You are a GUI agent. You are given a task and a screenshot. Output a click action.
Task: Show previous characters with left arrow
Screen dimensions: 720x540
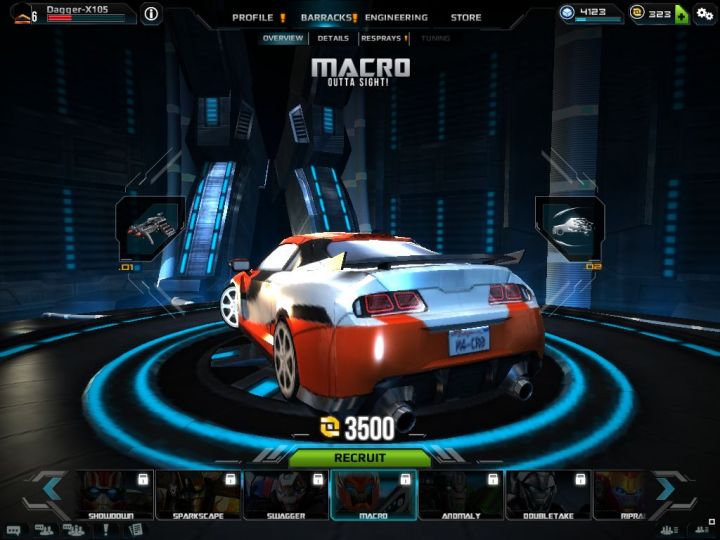point(48,490)
